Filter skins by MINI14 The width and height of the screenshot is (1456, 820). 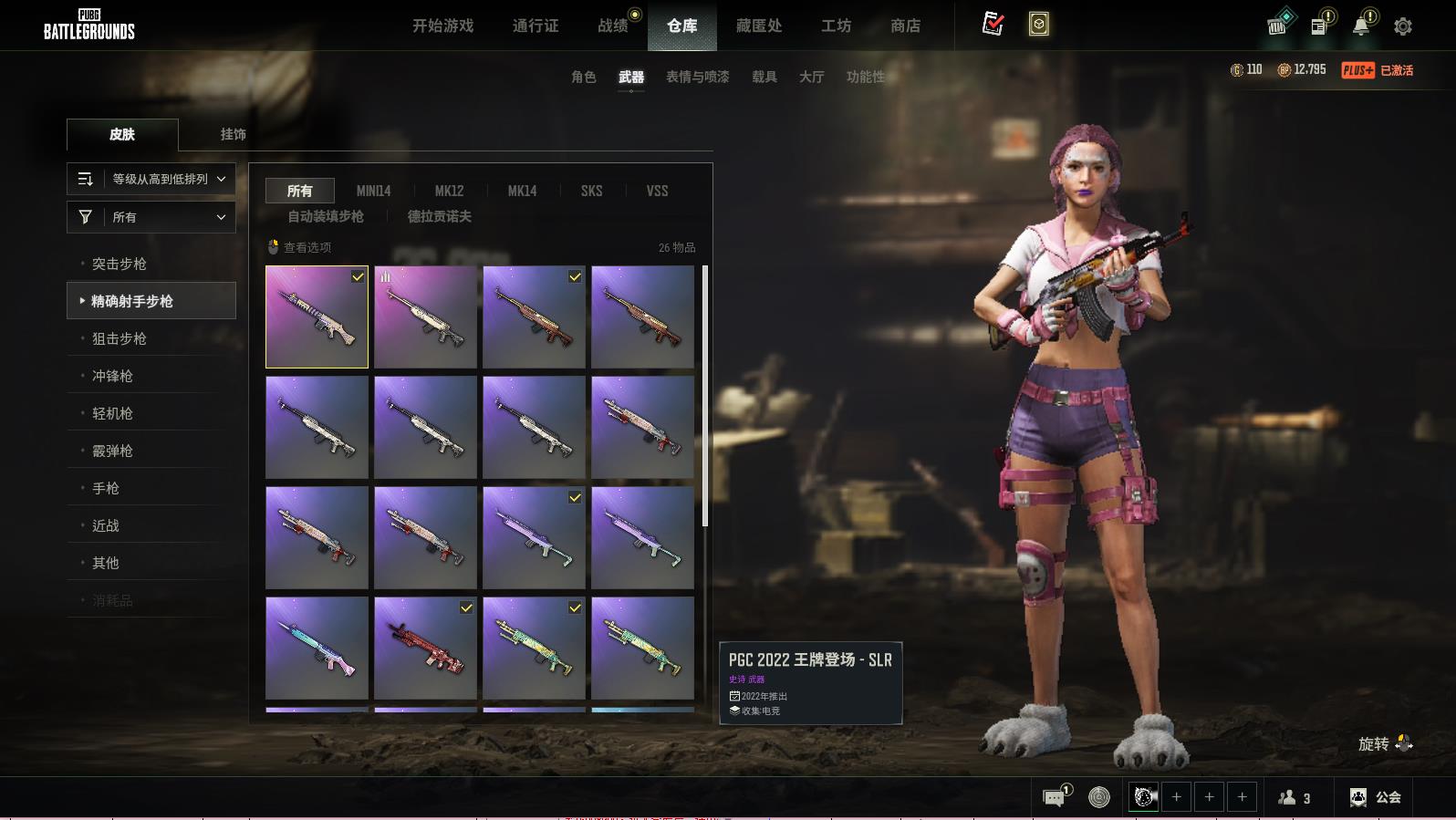click(x=373, y=191)
